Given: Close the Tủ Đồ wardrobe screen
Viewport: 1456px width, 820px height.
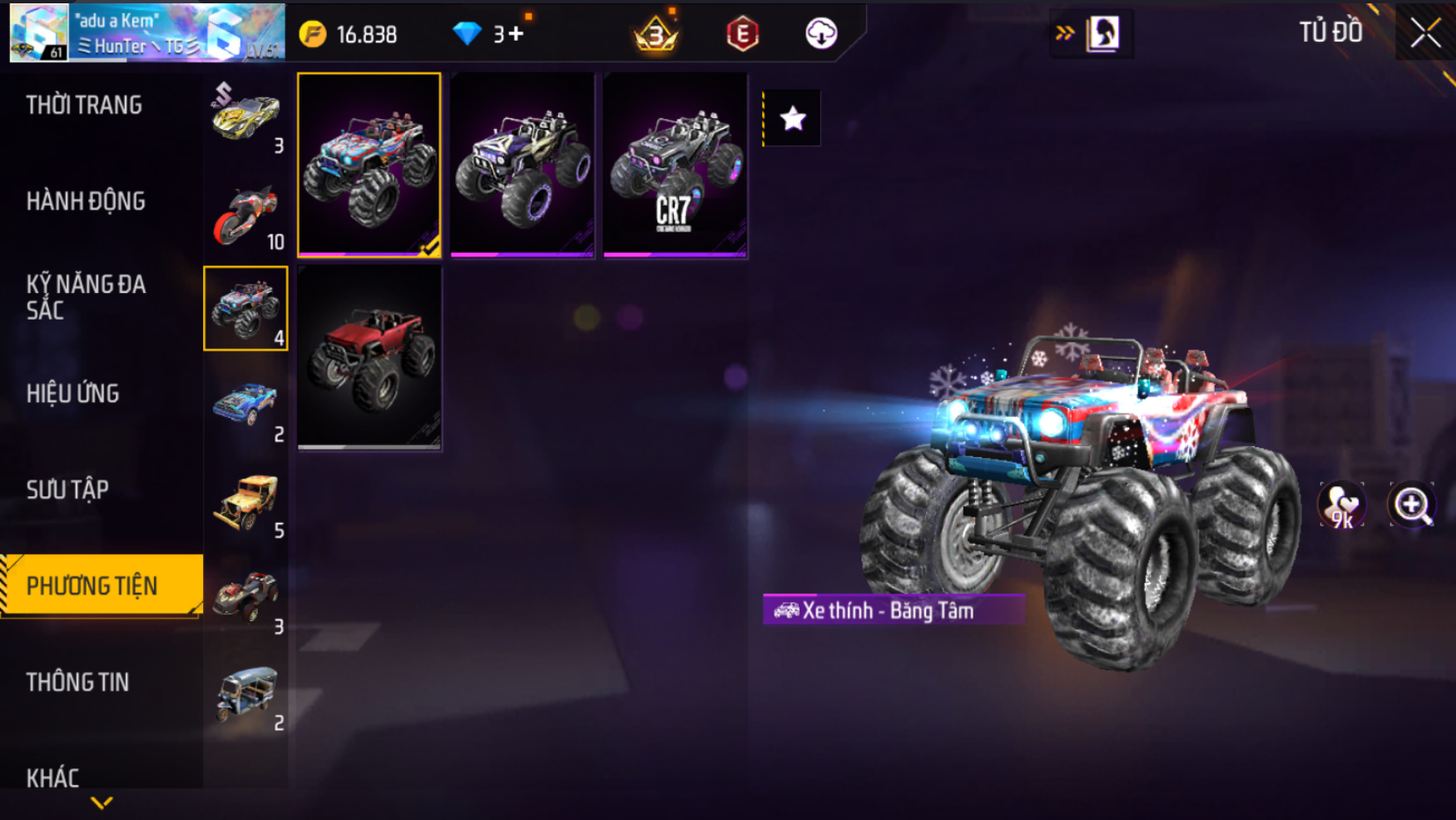Looking at the screenshot, I should pos(1425,33).
